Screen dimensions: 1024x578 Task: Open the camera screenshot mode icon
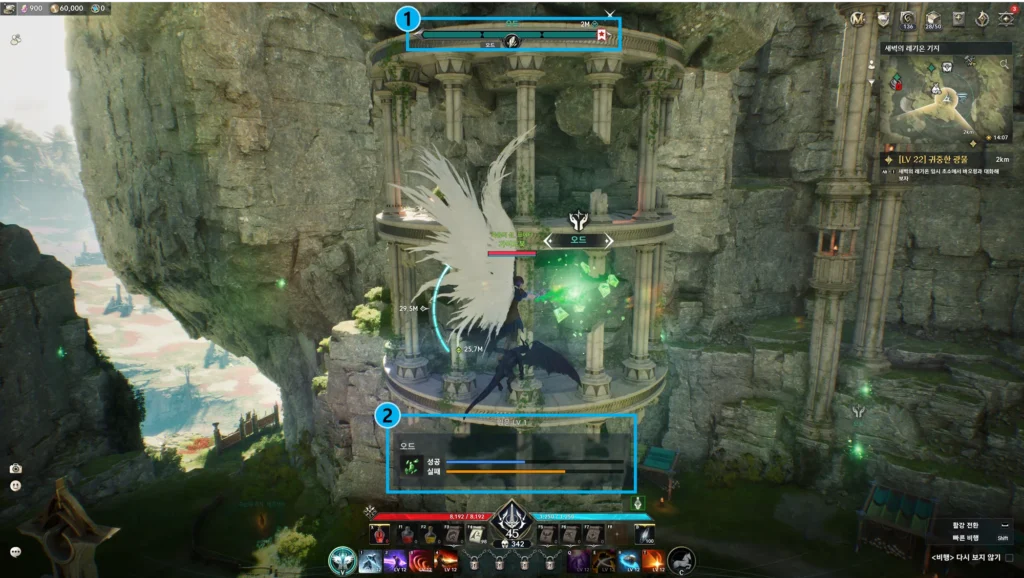[x=16, y=468]
